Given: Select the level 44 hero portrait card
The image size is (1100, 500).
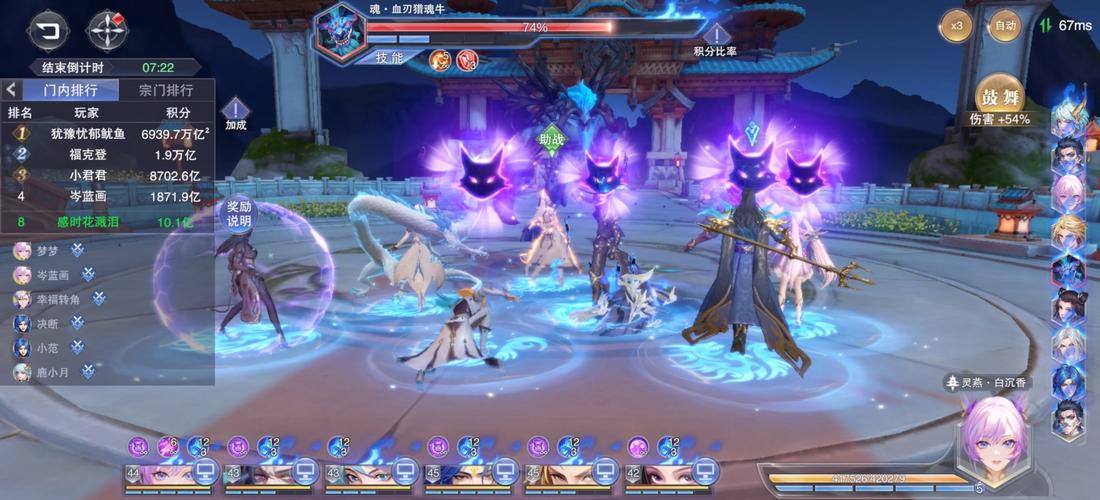Looking at the screenshot, I should tap(159, 472).
